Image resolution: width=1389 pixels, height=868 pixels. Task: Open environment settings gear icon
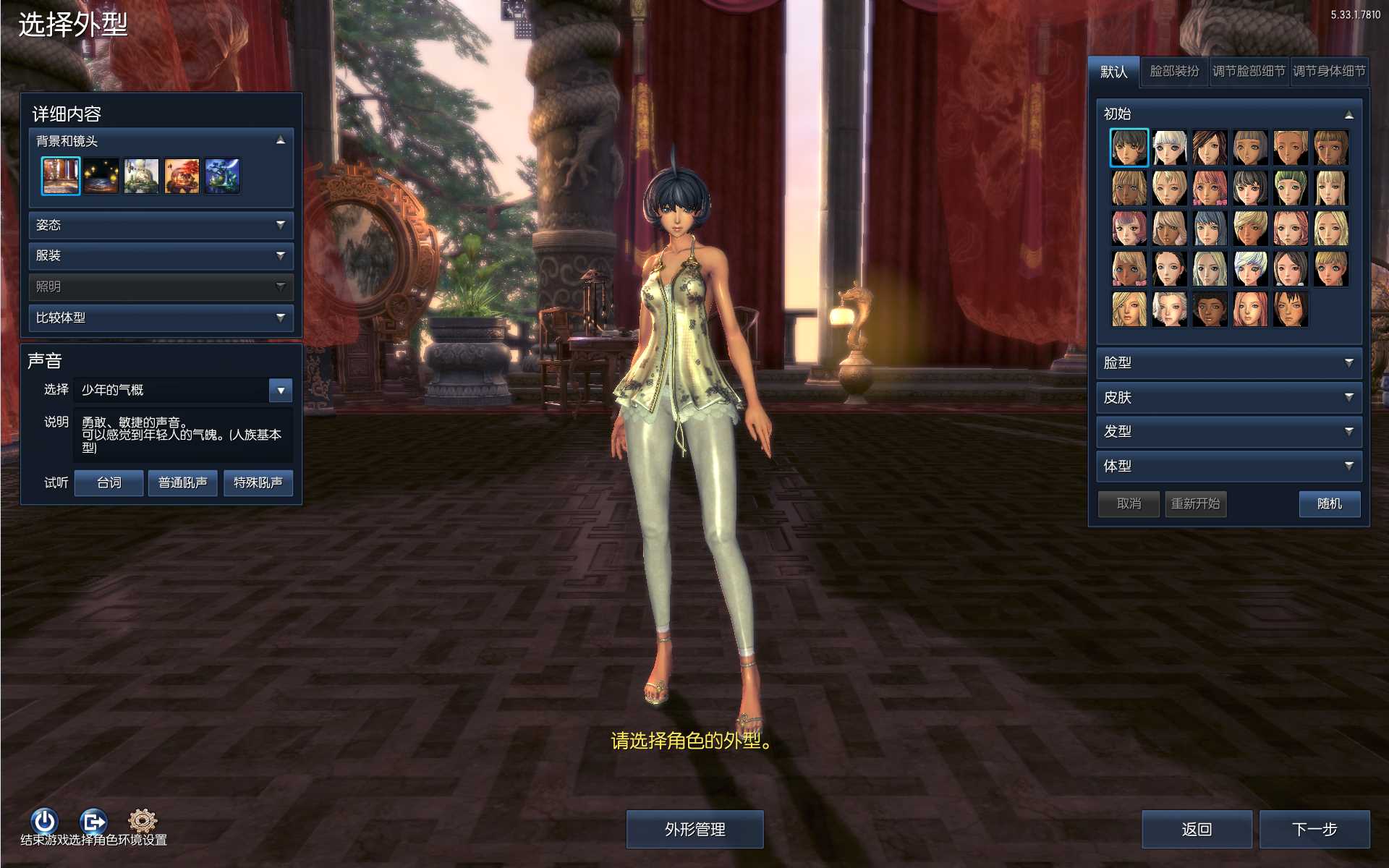143,820
